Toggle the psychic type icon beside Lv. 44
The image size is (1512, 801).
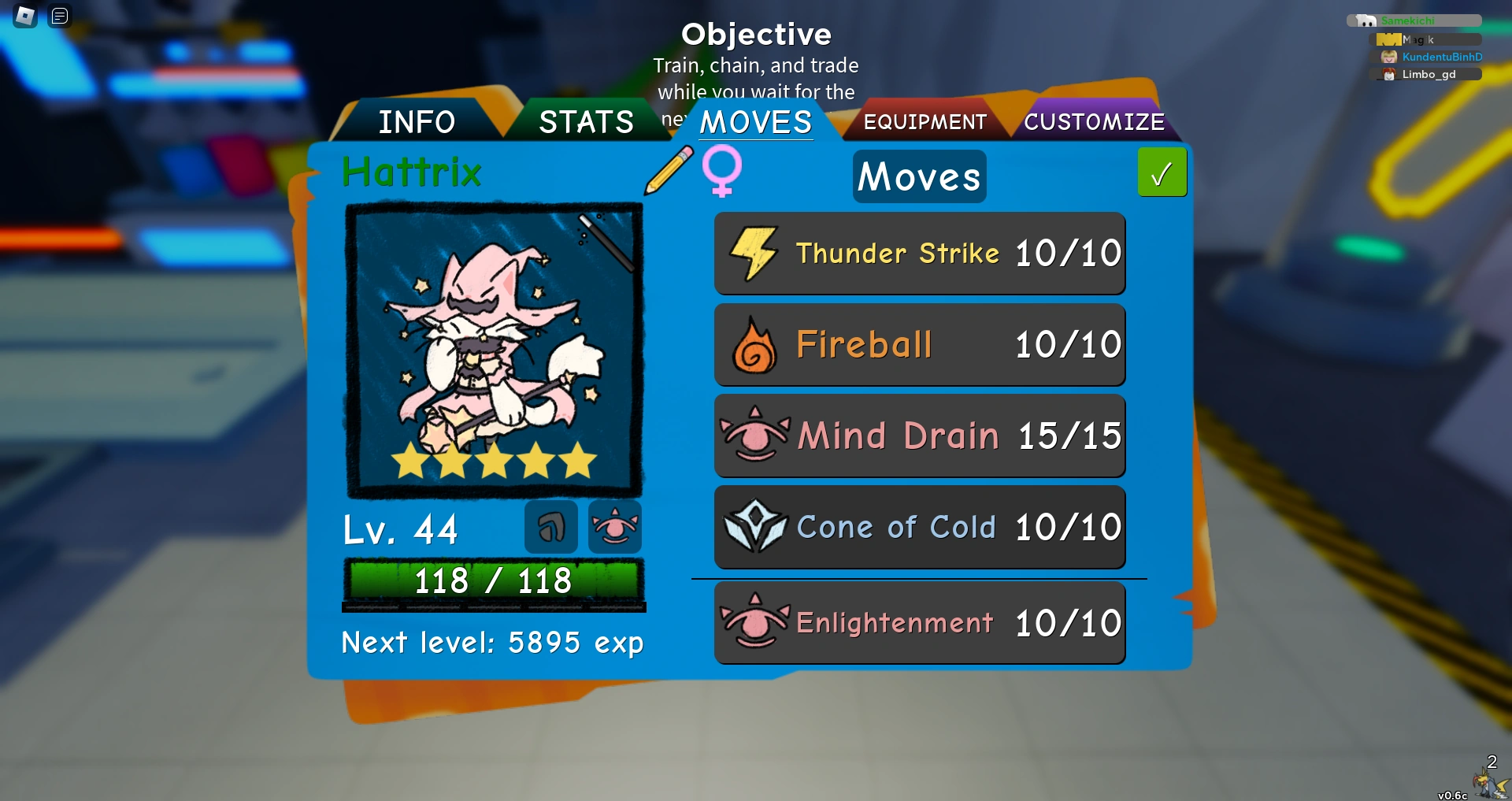(614, 528)
